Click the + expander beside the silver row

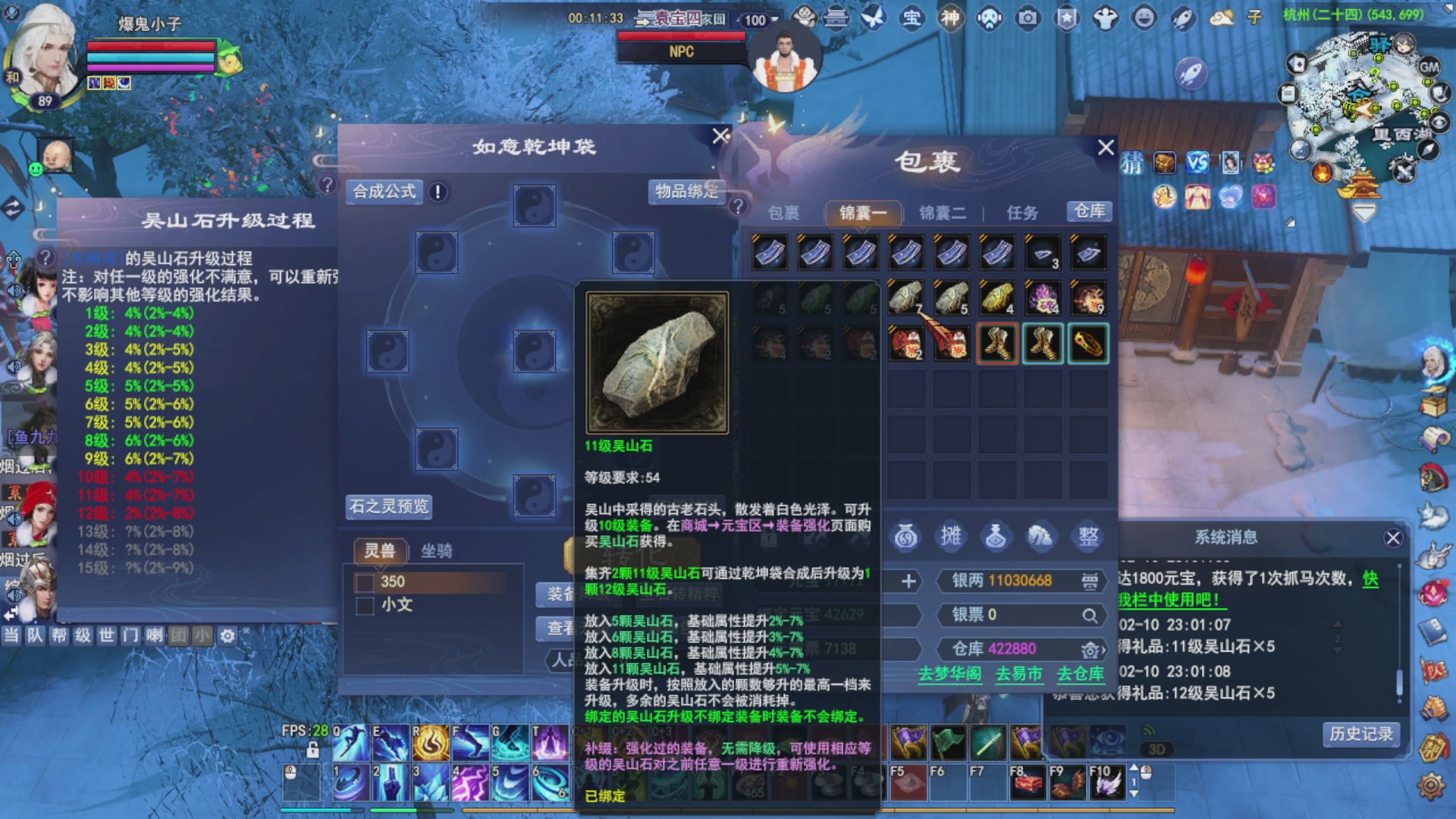point(908,582)
